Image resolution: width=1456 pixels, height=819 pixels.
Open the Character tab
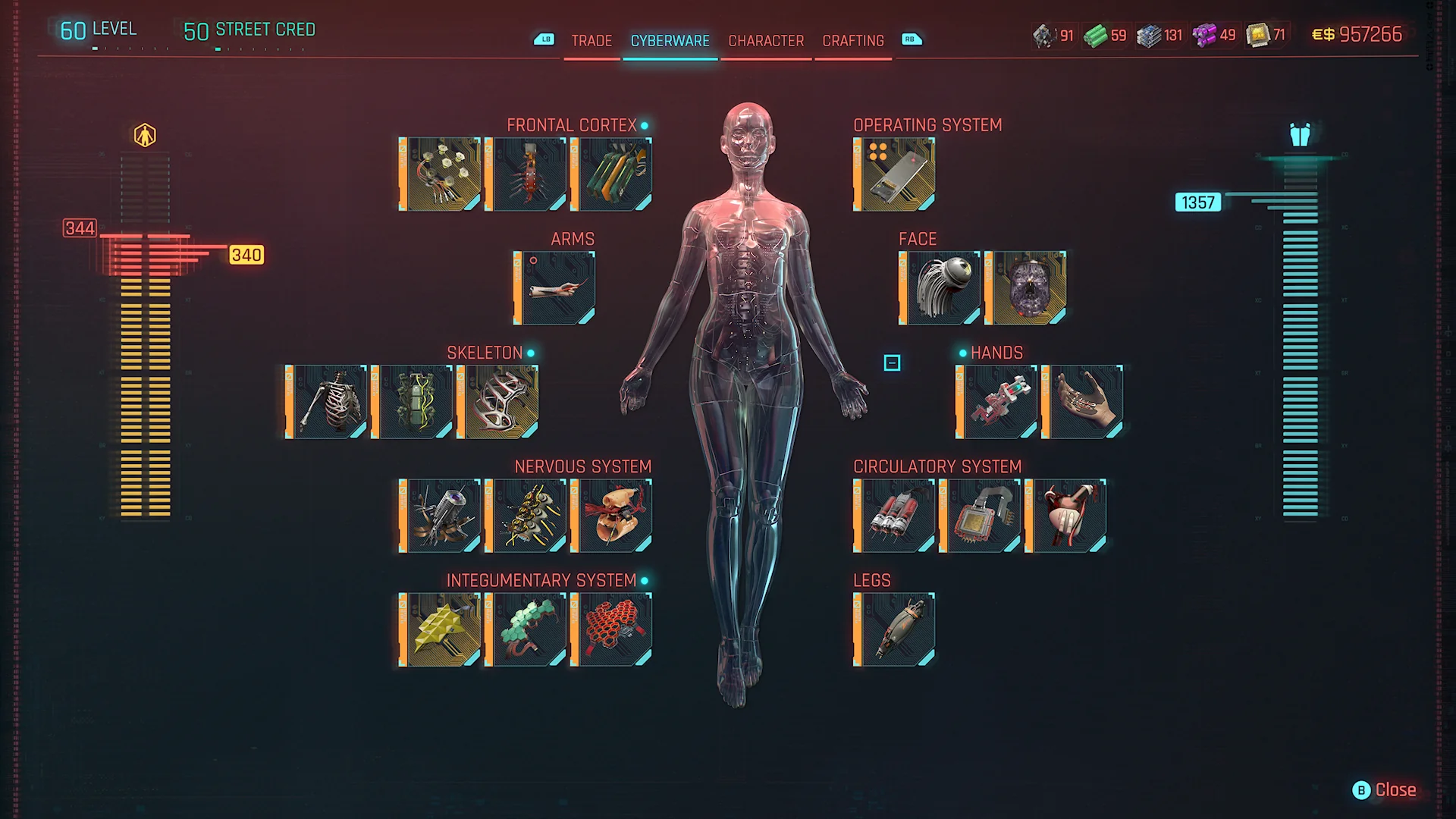tap(766, 41)
